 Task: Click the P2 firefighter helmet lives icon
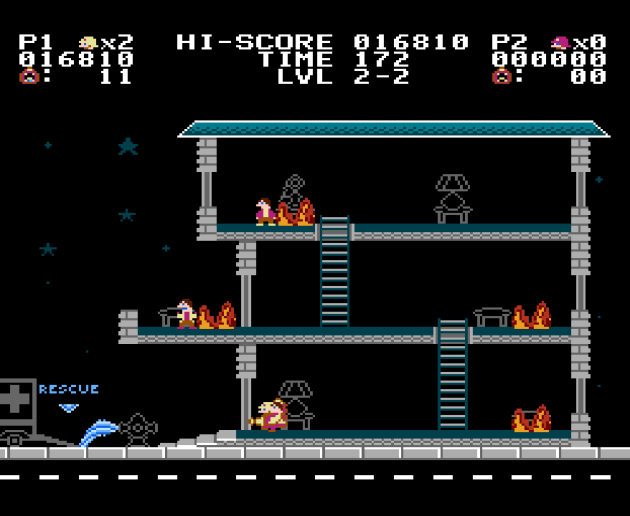(x=561, y=43)
